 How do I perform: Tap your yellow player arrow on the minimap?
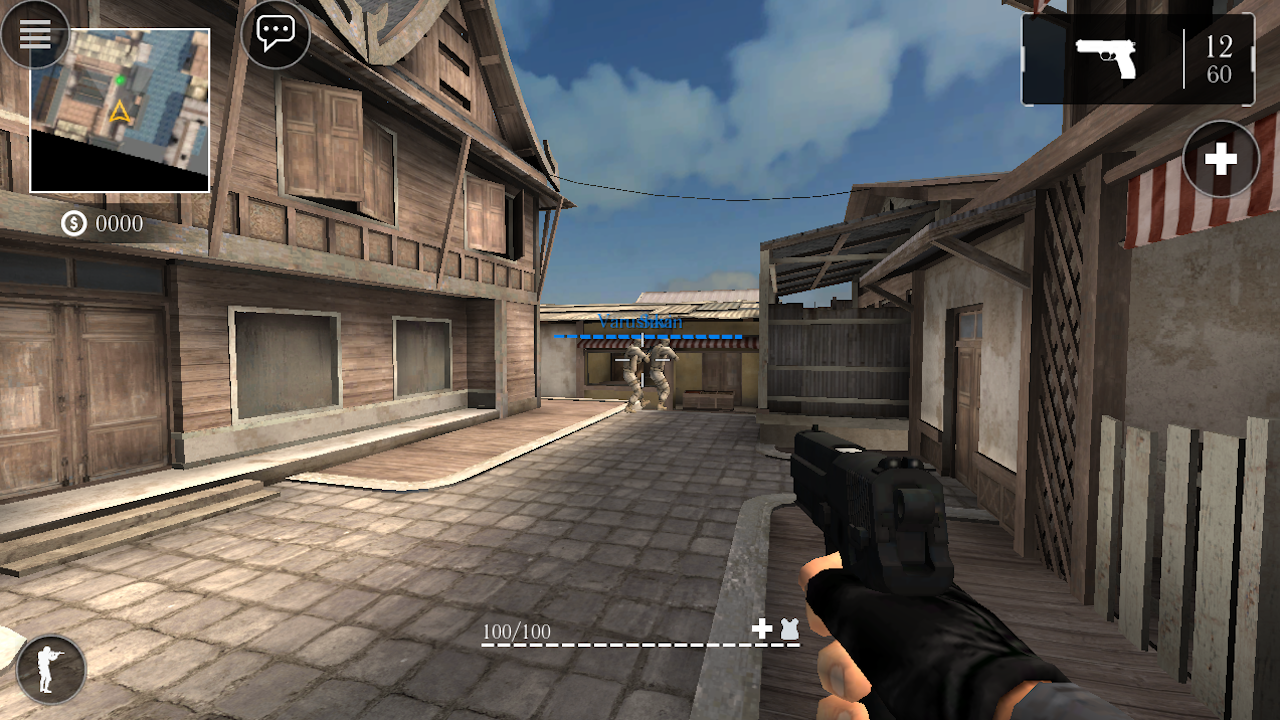pos(120,112)
